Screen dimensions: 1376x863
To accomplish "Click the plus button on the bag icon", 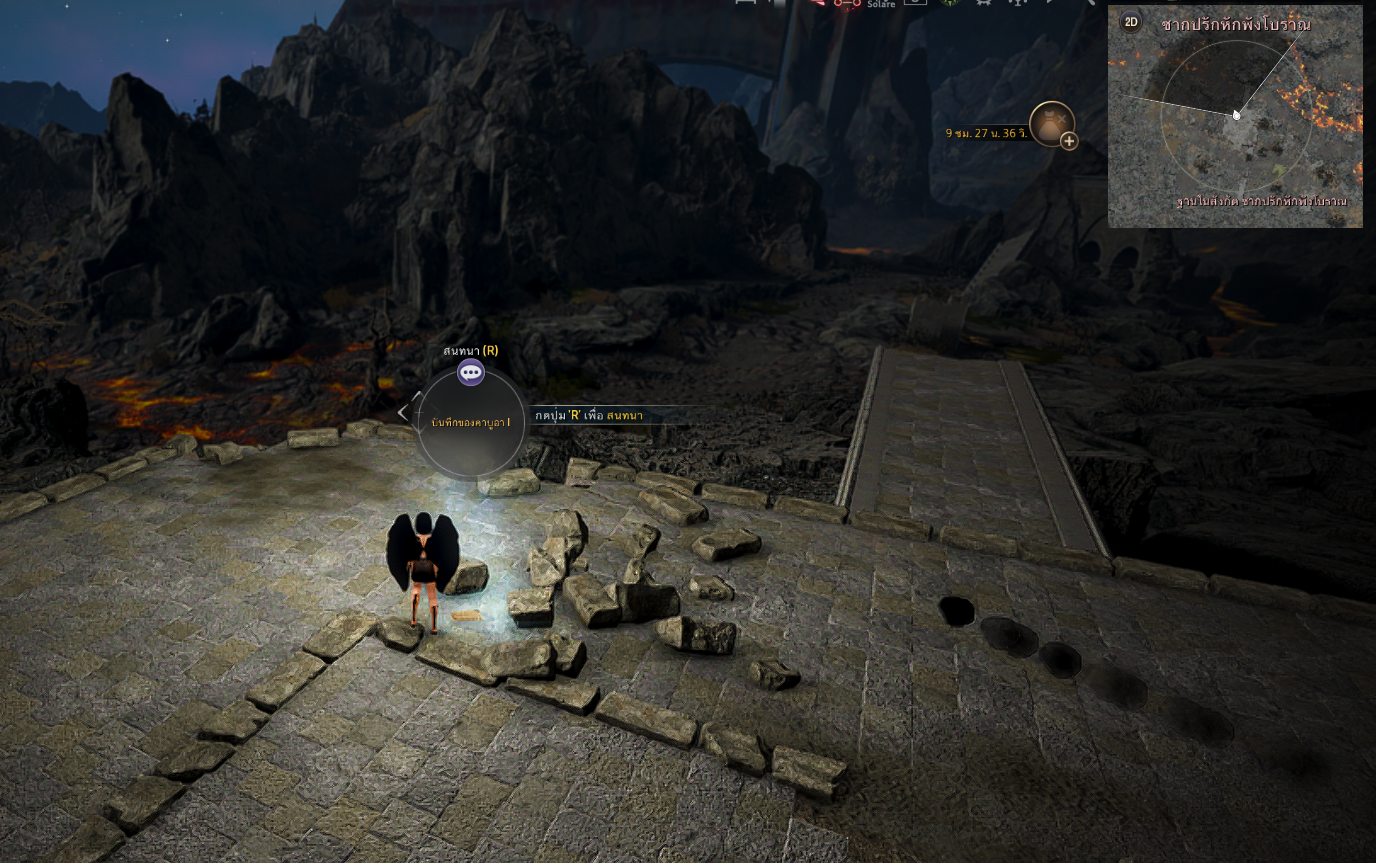I will pos(1069,141).
